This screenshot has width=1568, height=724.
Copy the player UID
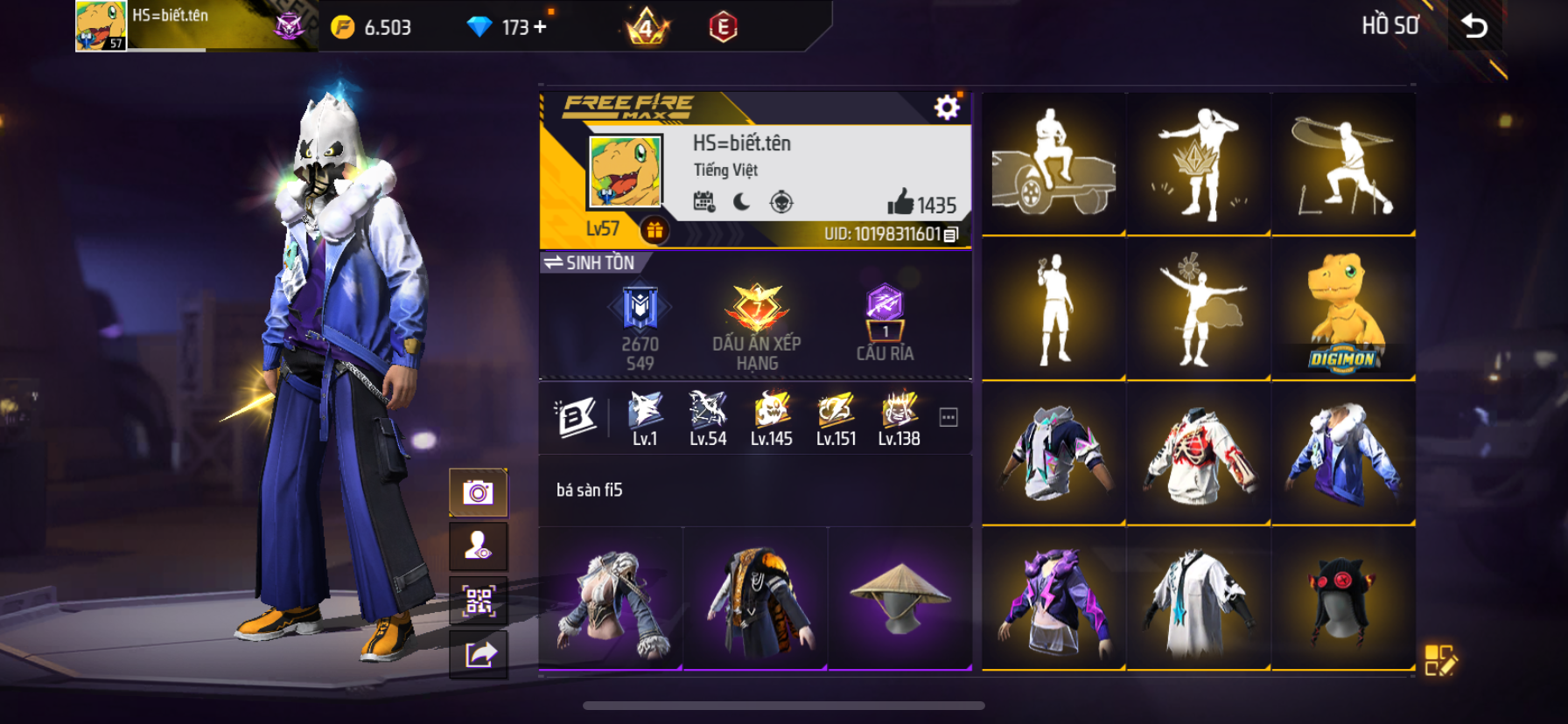coord(952,234)
